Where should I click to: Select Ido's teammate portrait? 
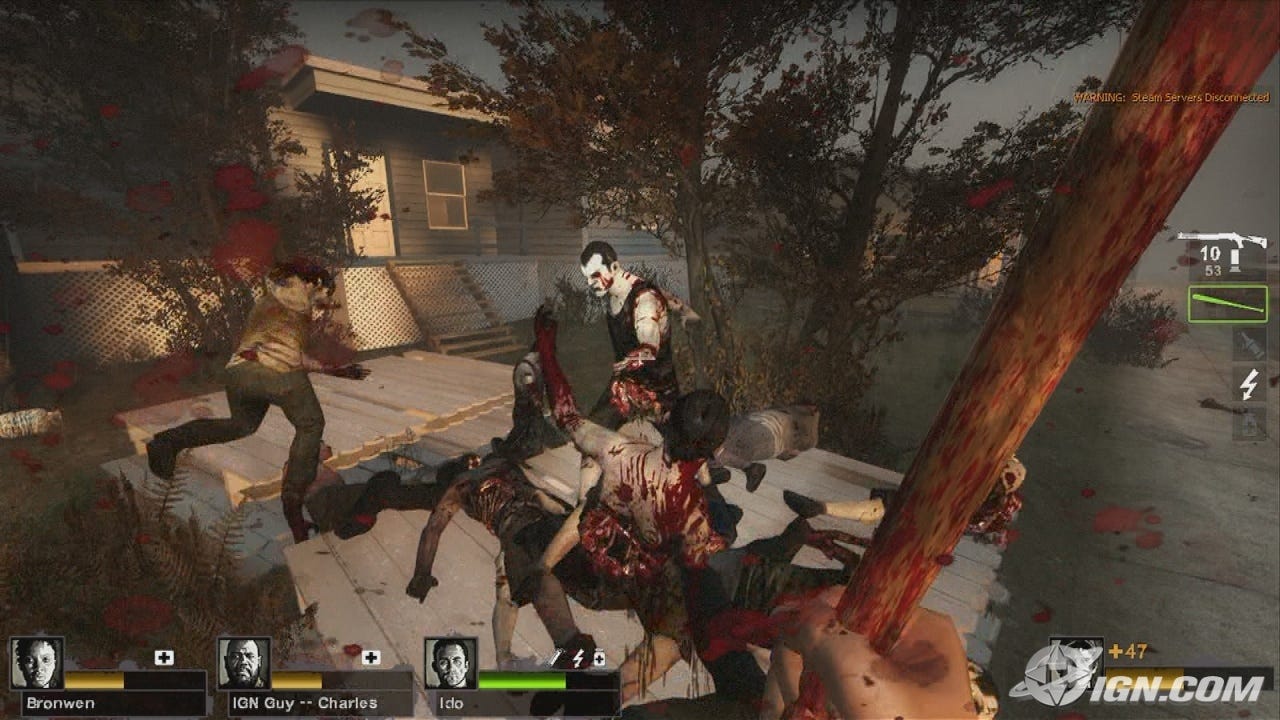[450, 663]
